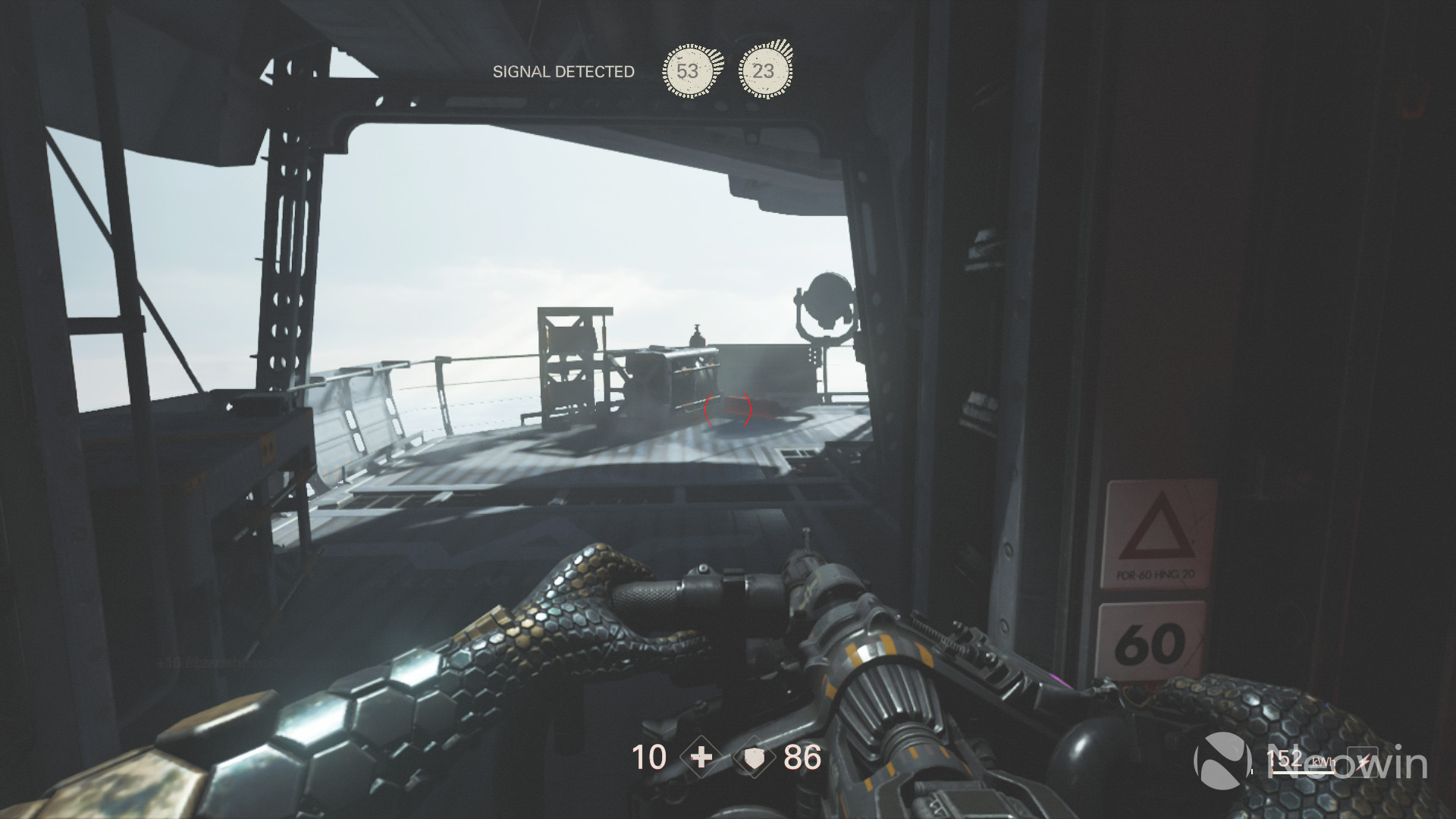This screenshot has width=1456, height=819.
Task: Click the sun-burst badge showing 53
Action: point(689,71)
